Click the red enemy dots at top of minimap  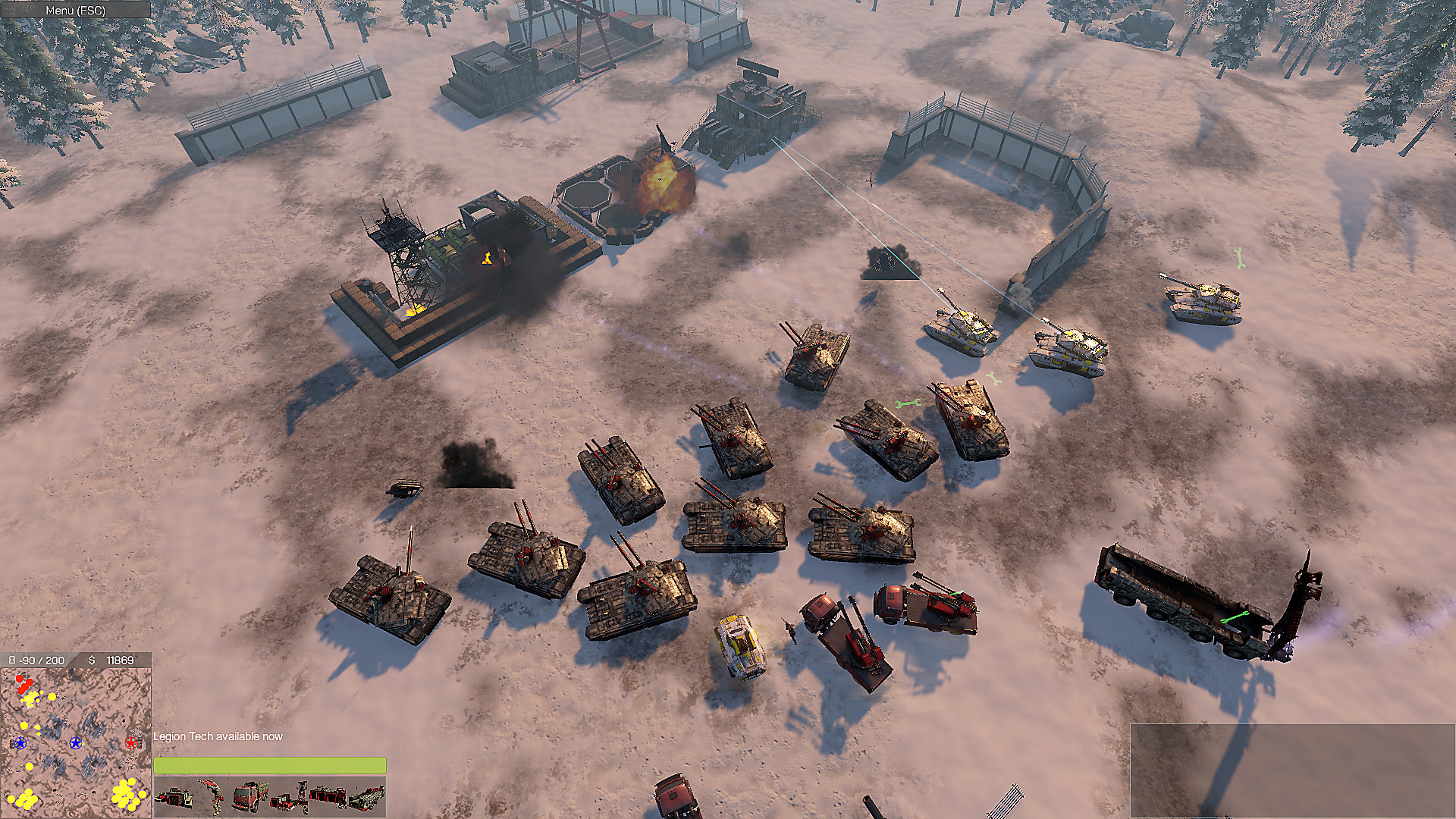(25, 683)
